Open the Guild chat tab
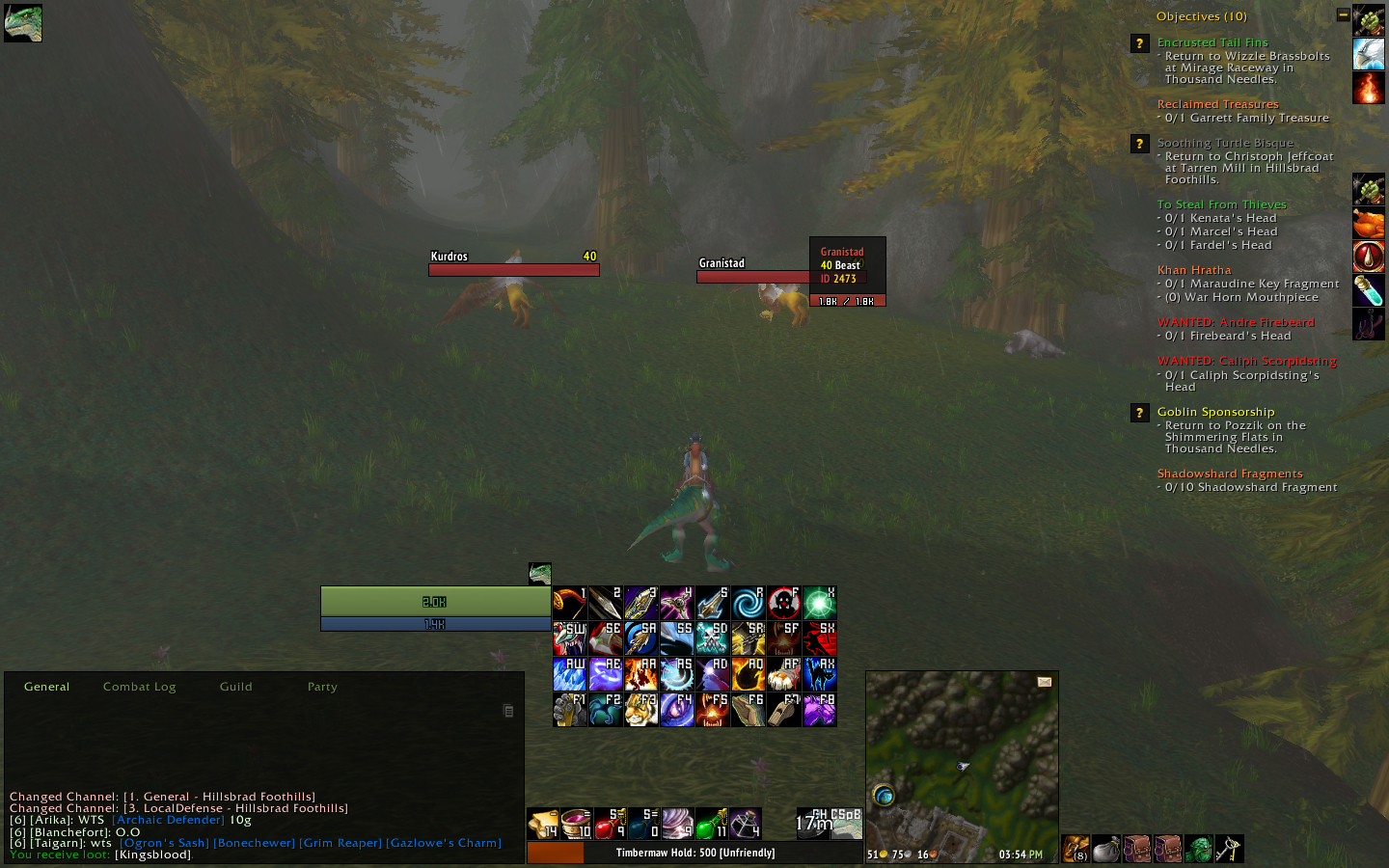This screenshot has height=868, width=1389. pyautogui.click(x=234, y=687)
